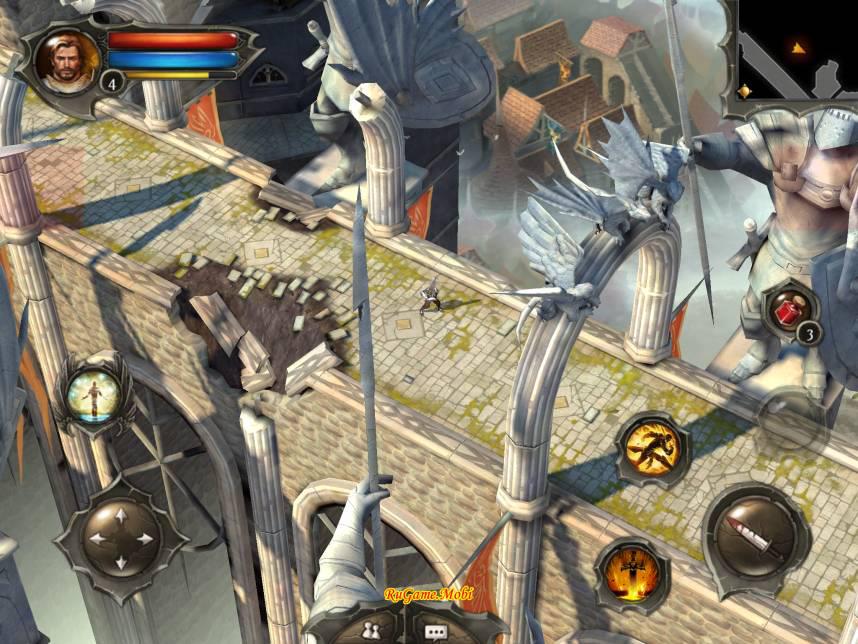Tap the virtual movement joystick
The height and width of the screenshot is (644, 858).
tap(121, 537)
